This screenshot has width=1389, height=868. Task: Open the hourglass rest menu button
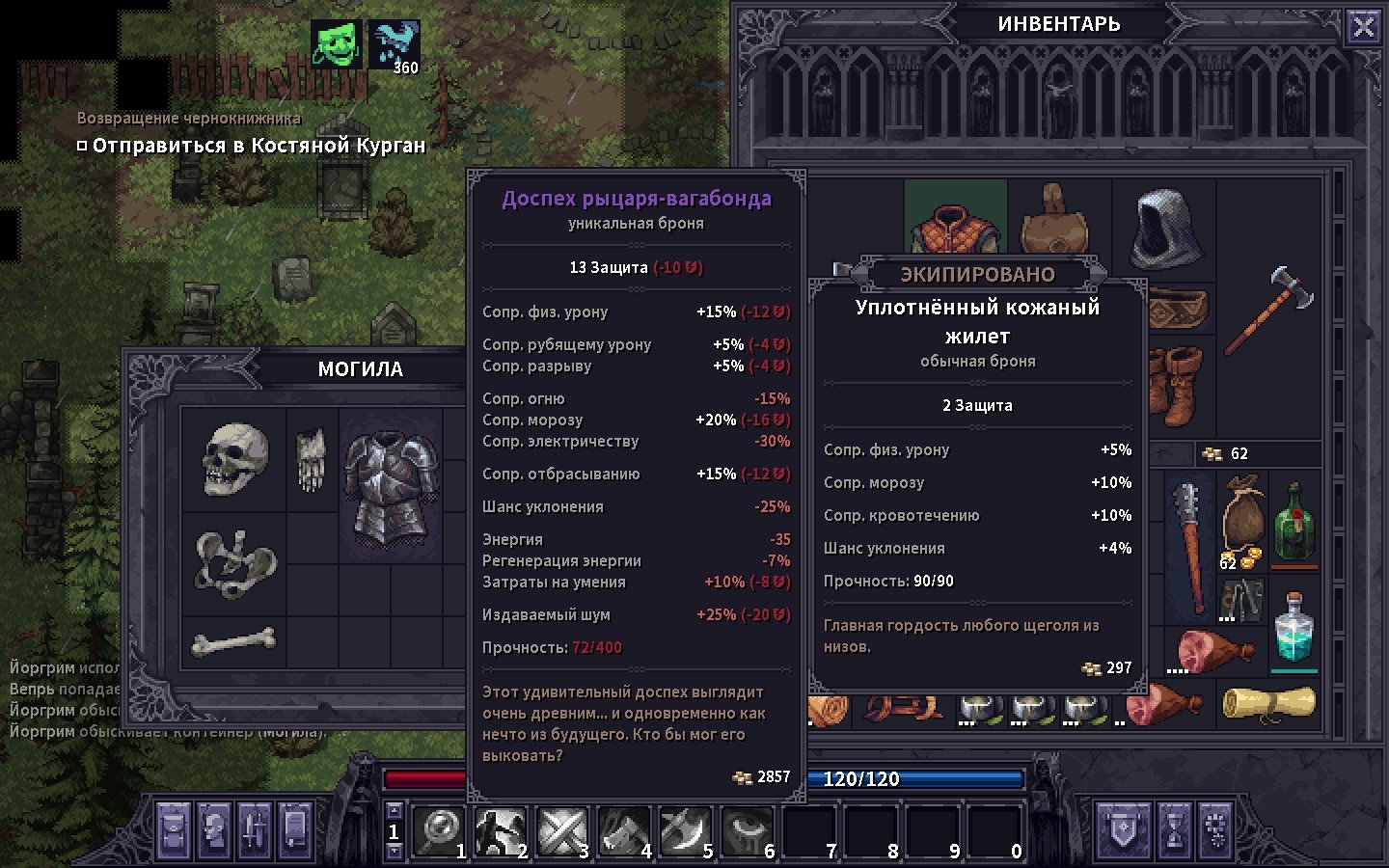(x=1174, y=830)
